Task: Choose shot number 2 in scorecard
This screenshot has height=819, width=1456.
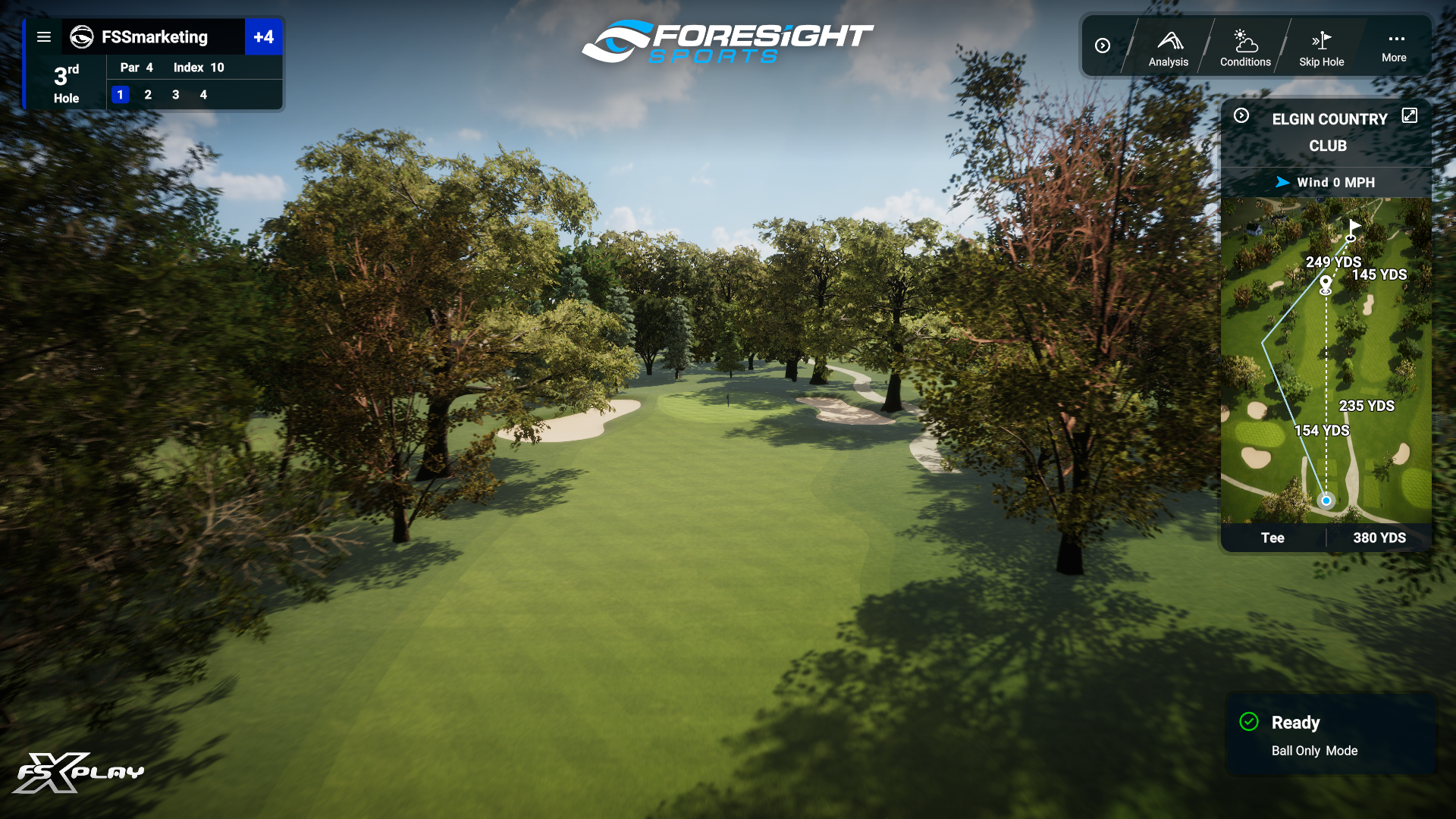Action: click(148, 95)
